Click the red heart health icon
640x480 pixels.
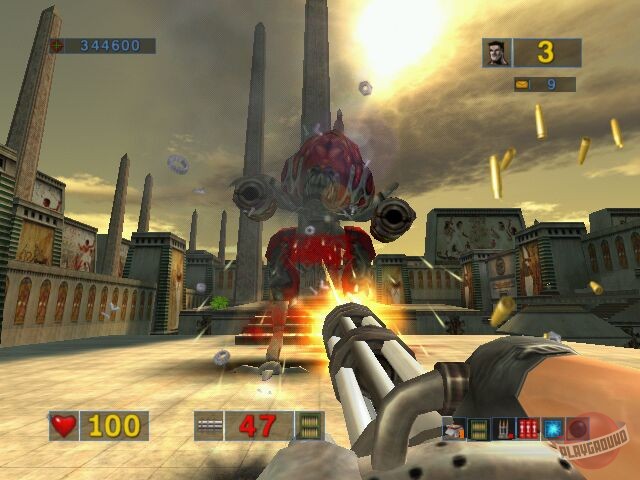point(64,426)
